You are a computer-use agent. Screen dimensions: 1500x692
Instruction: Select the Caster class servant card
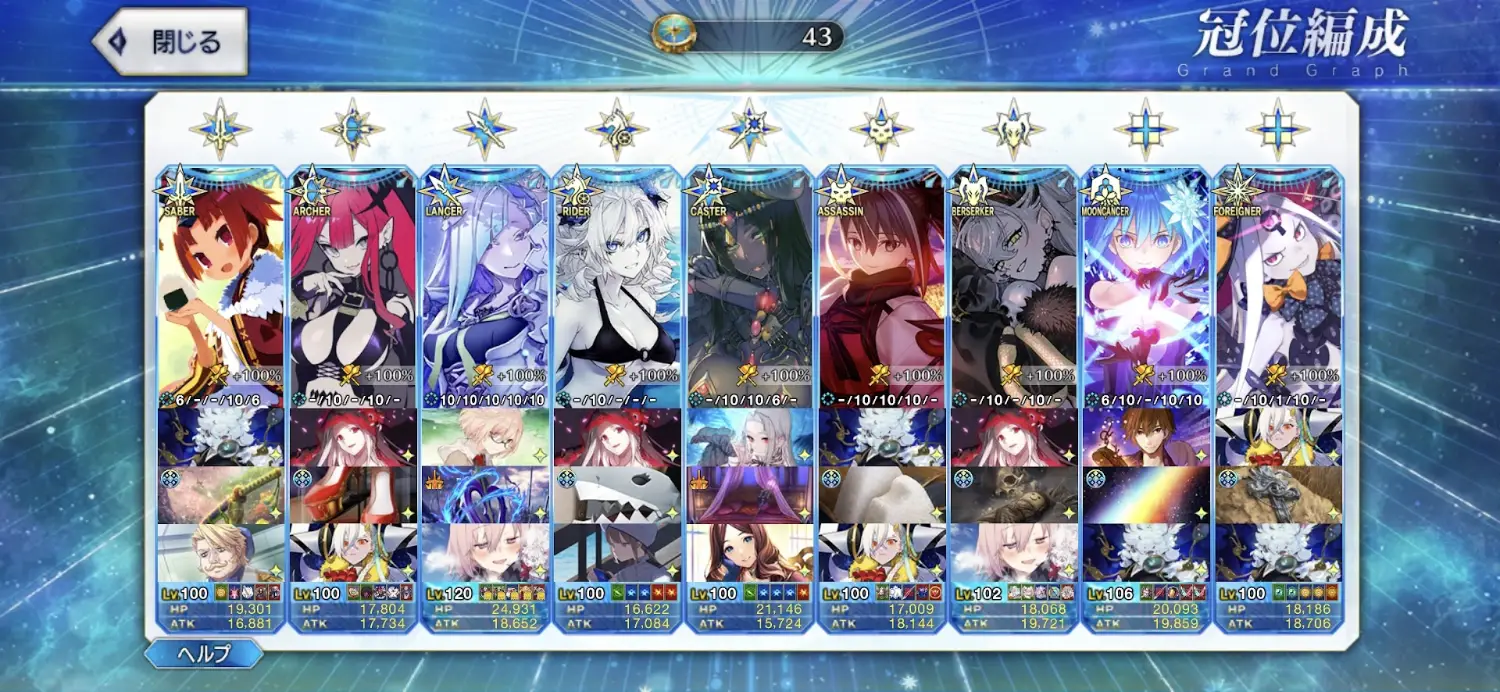coord(749,285)
